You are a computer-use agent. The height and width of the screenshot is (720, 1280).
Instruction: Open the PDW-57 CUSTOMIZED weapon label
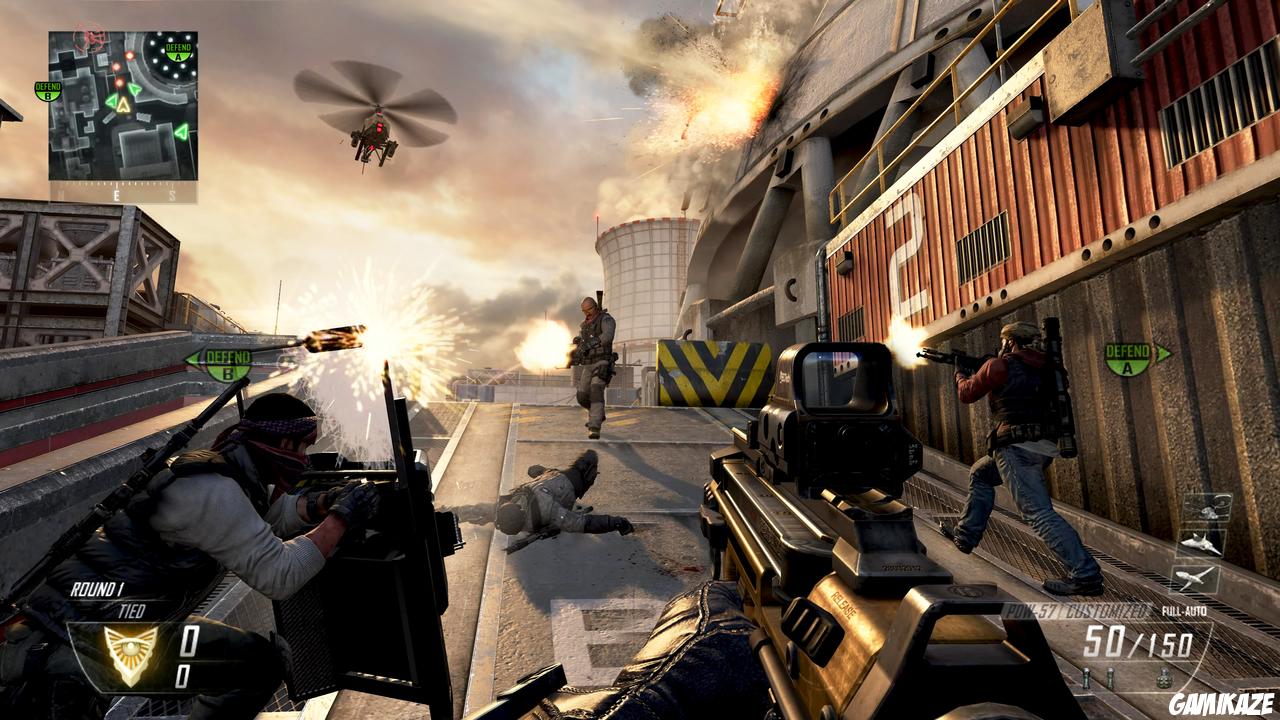(1077, 611)
